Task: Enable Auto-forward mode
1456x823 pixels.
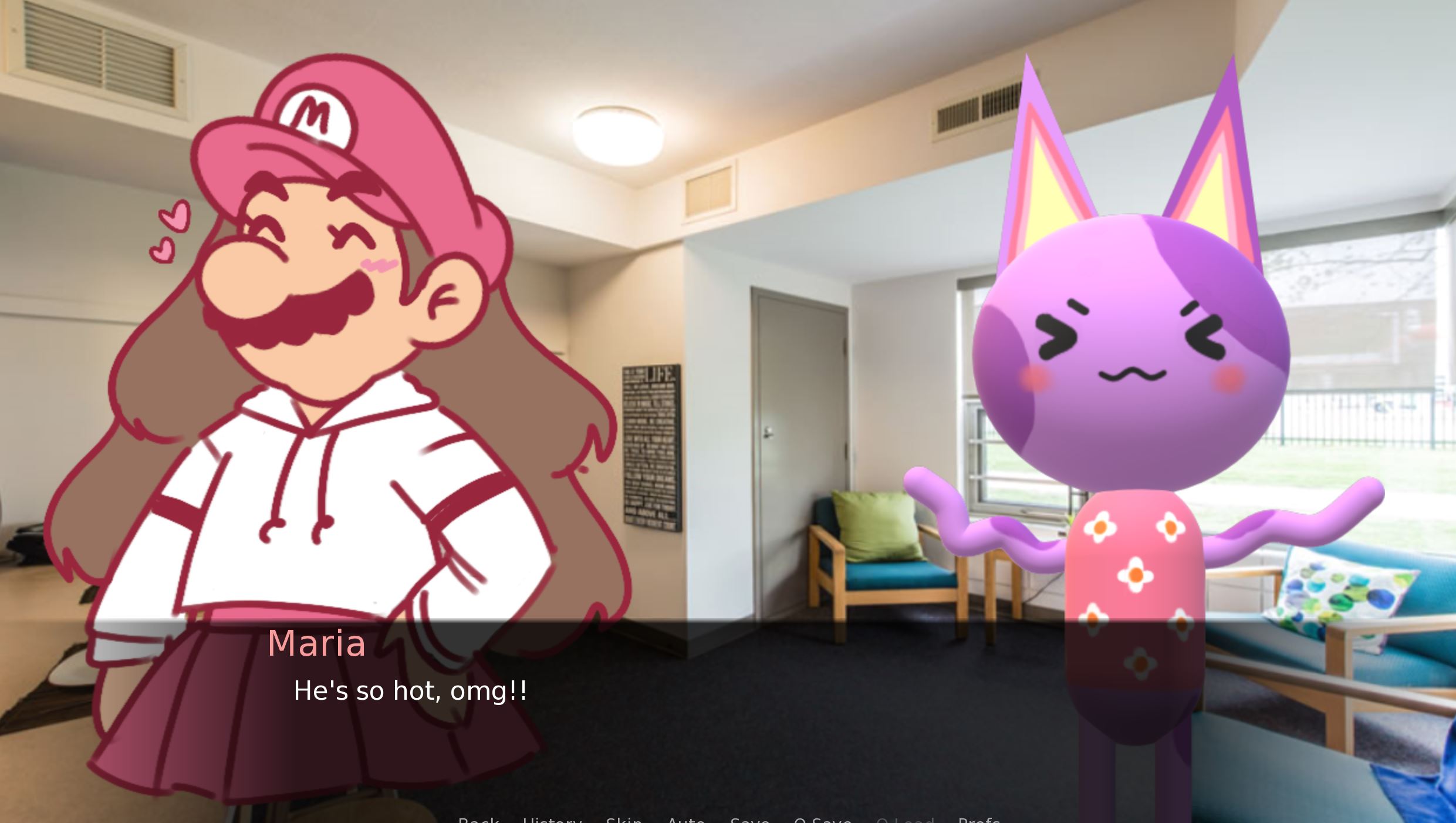Action: (686, 819)
